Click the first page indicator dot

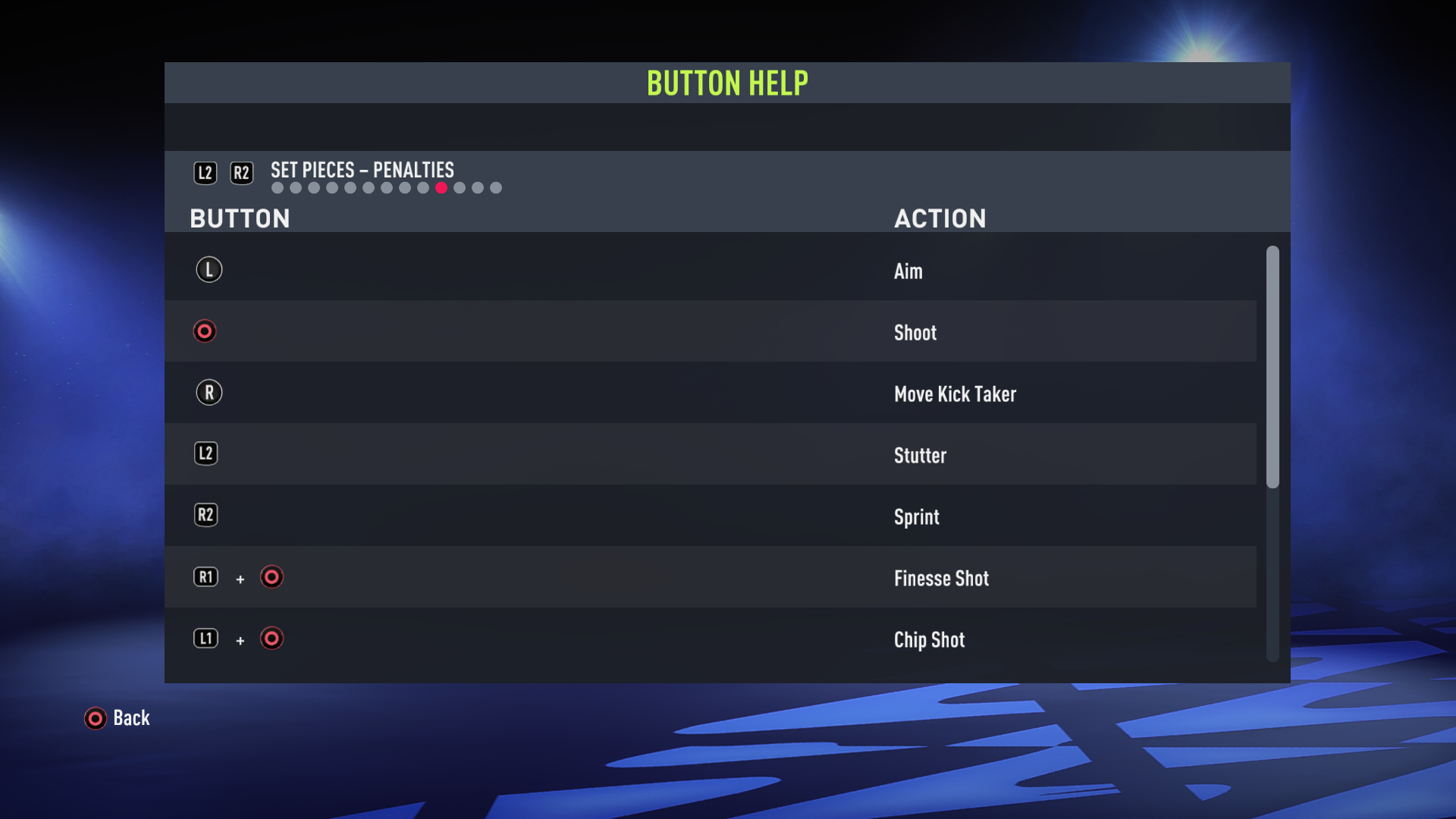click(x=277, y=187)
